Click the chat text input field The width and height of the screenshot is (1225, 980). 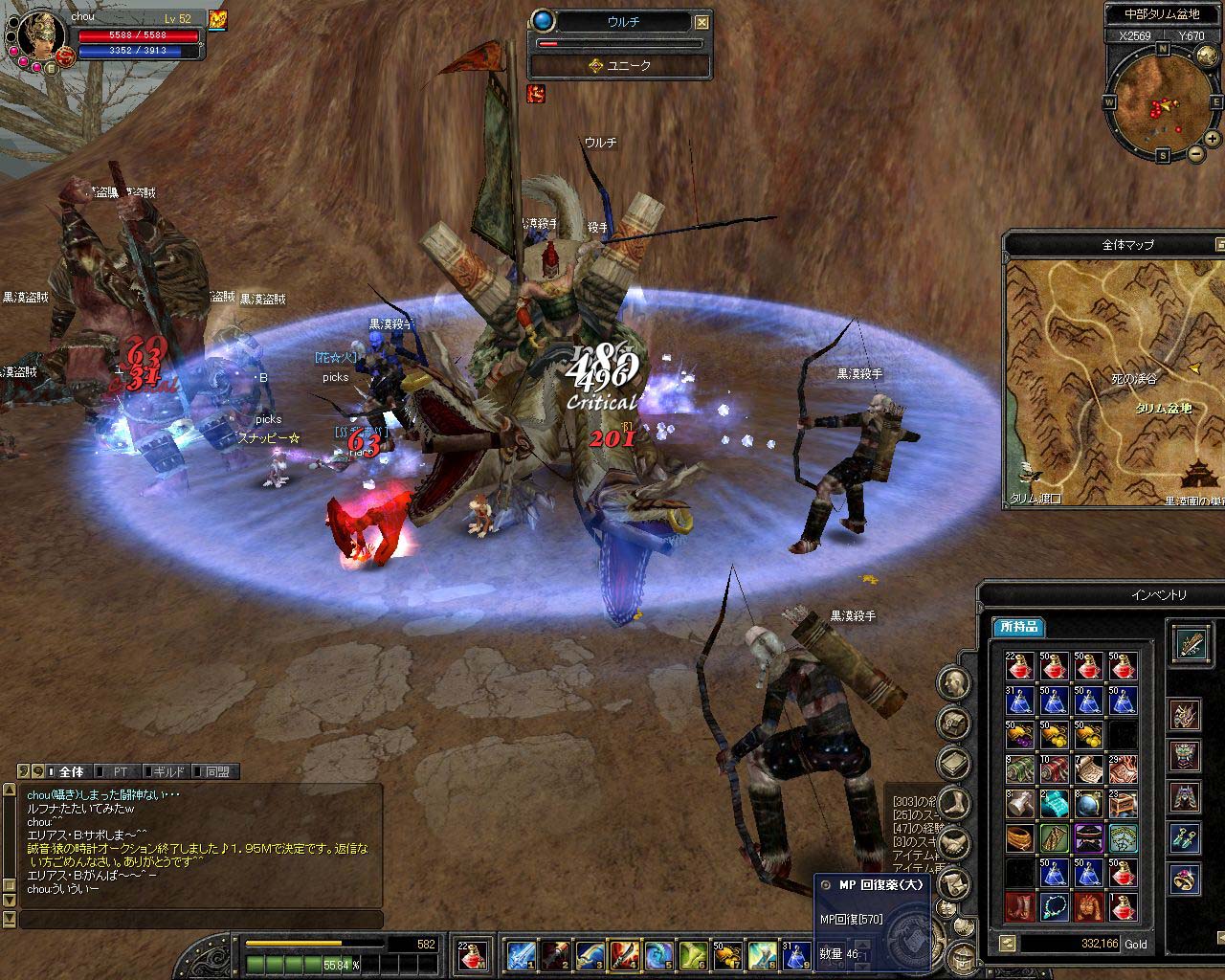click(x=201, y=920)
